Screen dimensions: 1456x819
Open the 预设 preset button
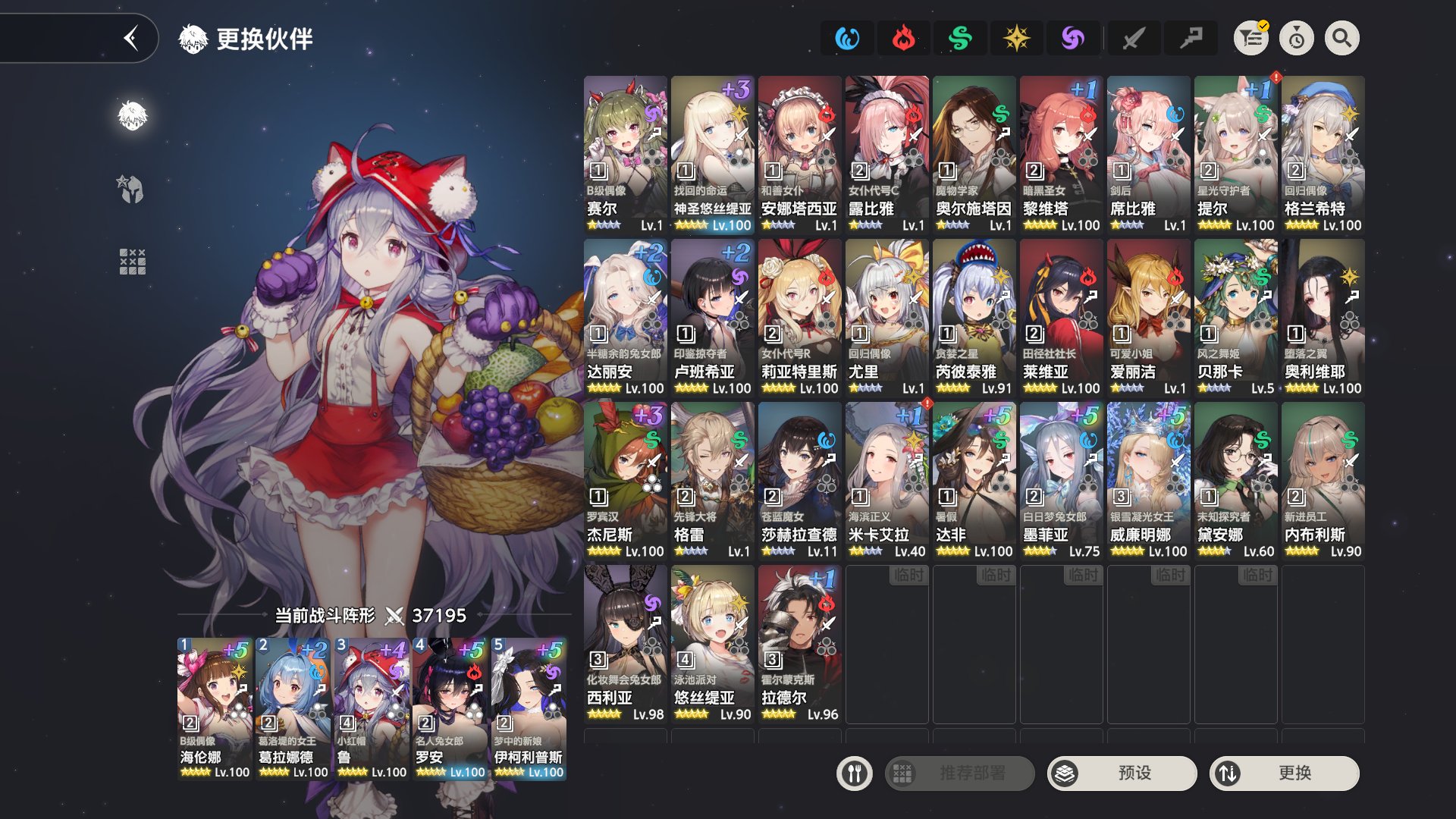(1122, 773)
